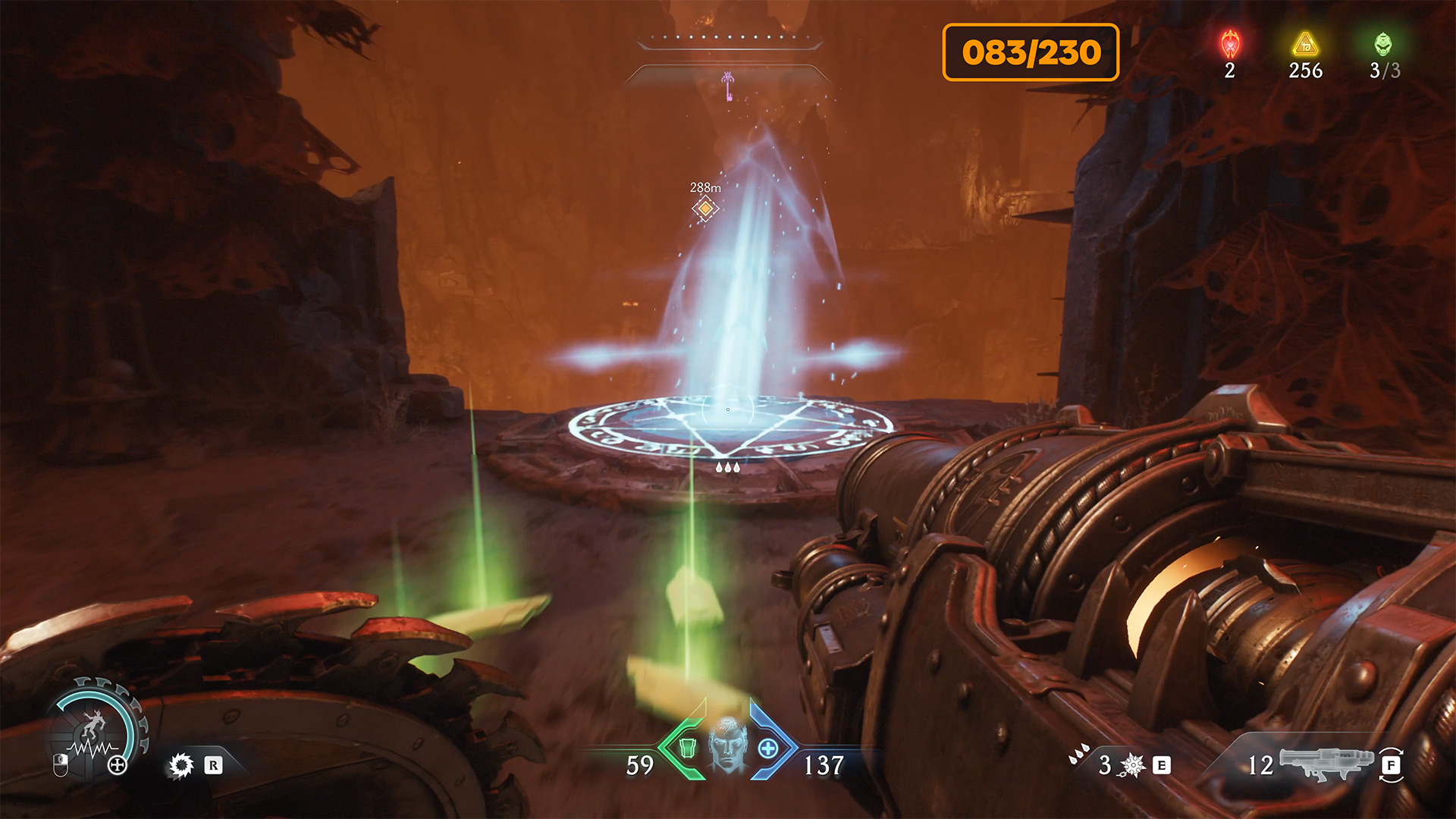Activate the spiked melee attack icon
The width and height of the screenshot is (1456, 819).
tap(1132, 765)
